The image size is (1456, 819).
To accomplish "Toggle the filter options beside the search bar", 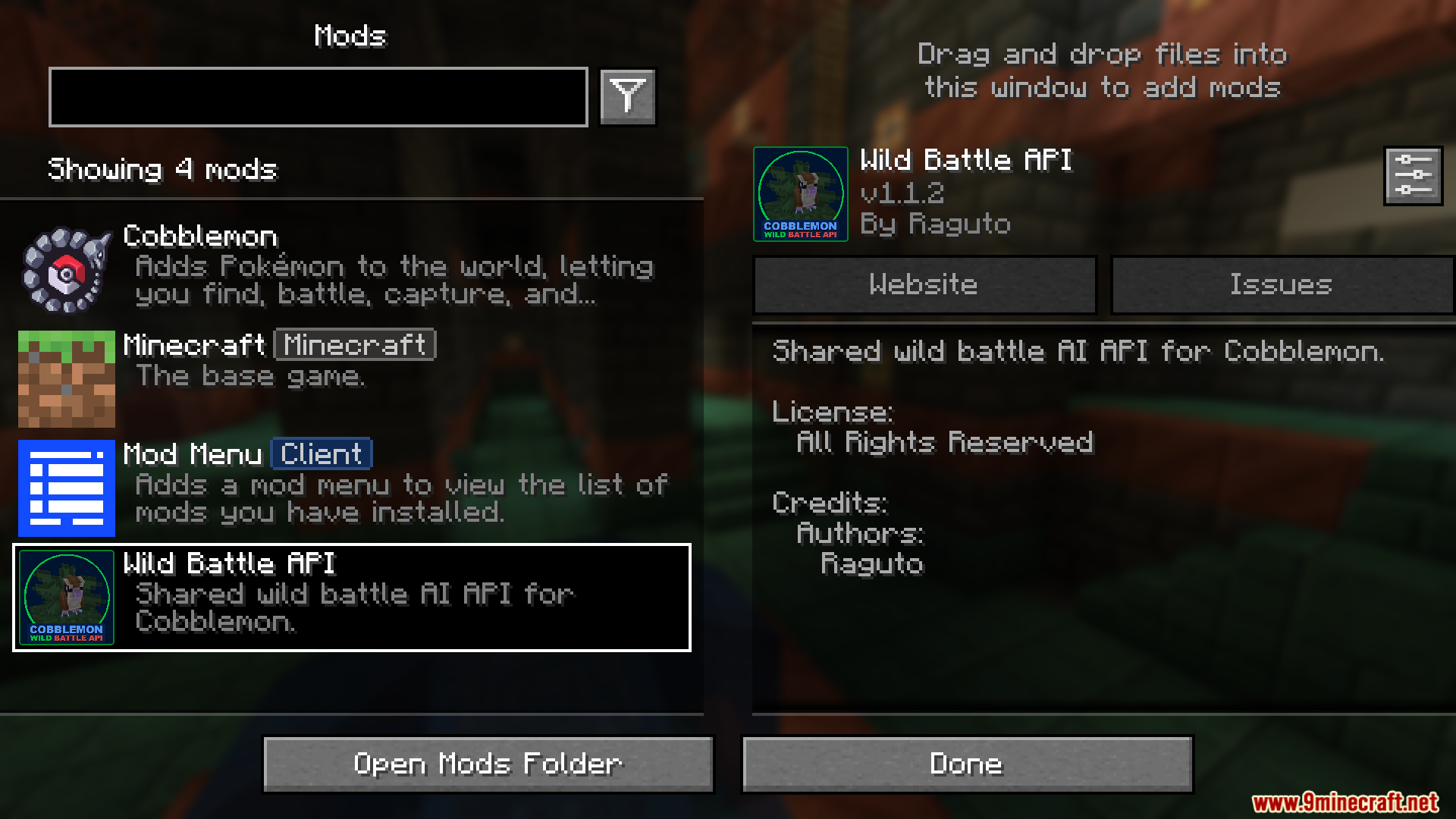I will tap(626, 96).
